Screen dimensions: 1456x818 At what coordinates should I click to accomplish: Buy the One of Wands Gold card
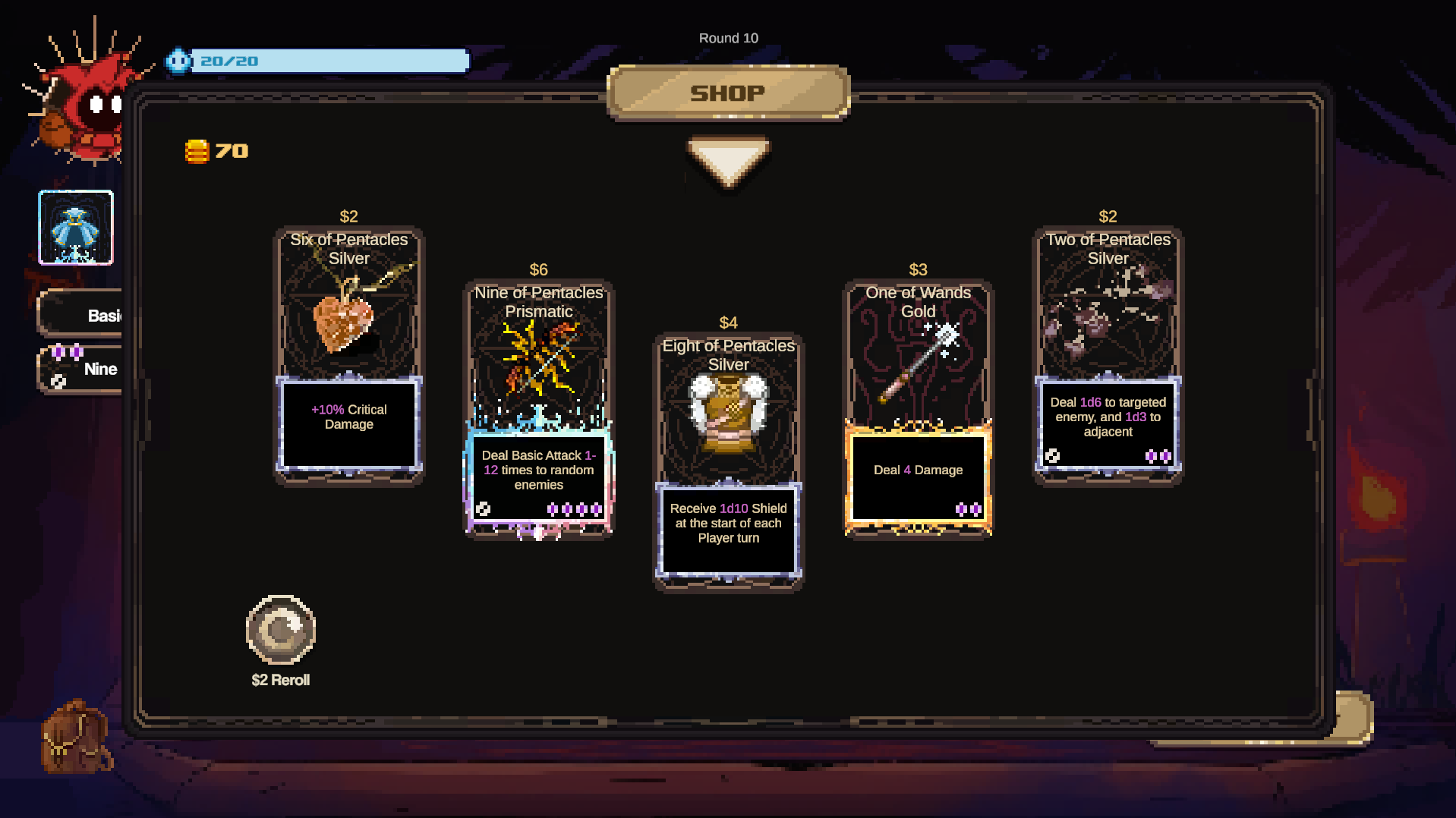point(918,407)
